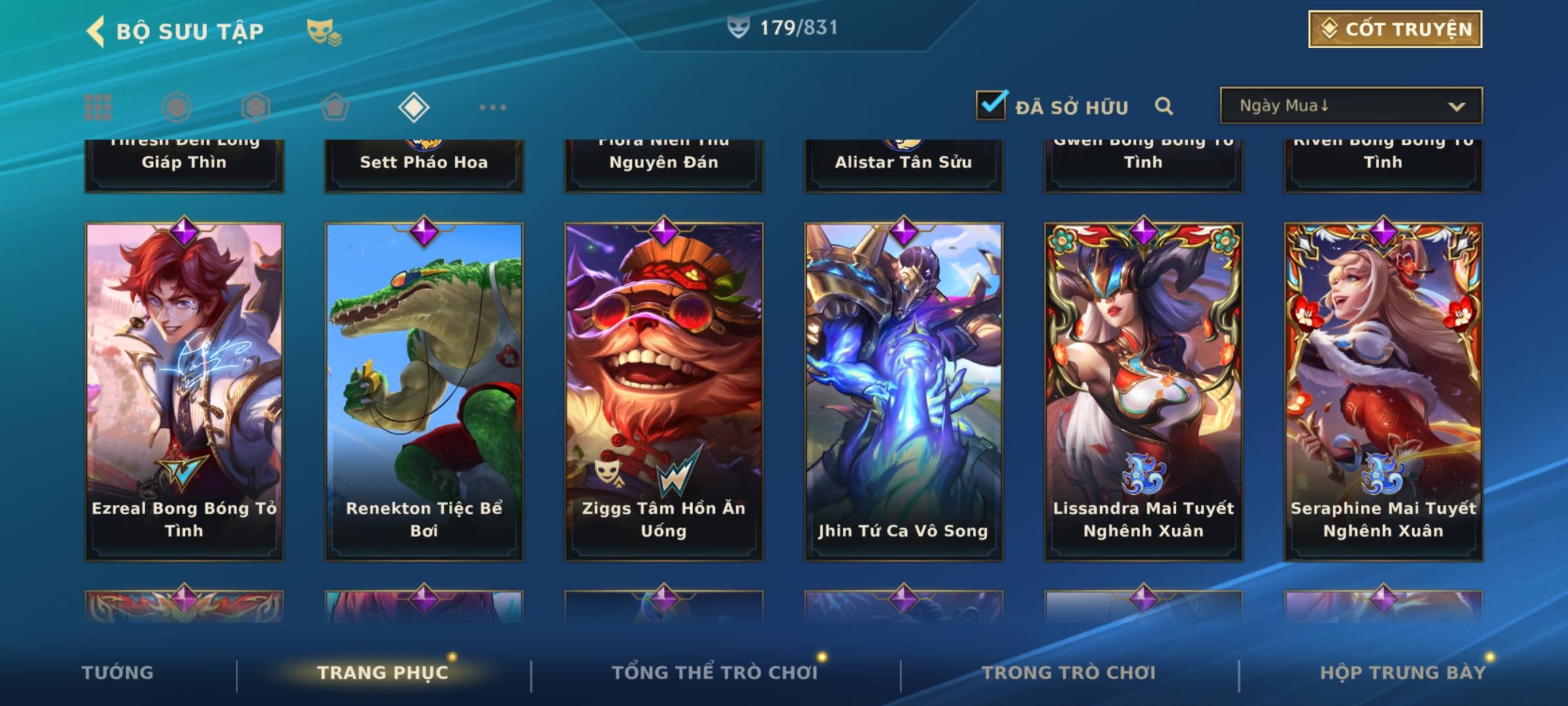The image size is (1568, 706).
Task: Toggle the Đã Sở Hữu checkbox
Action: 991,105
